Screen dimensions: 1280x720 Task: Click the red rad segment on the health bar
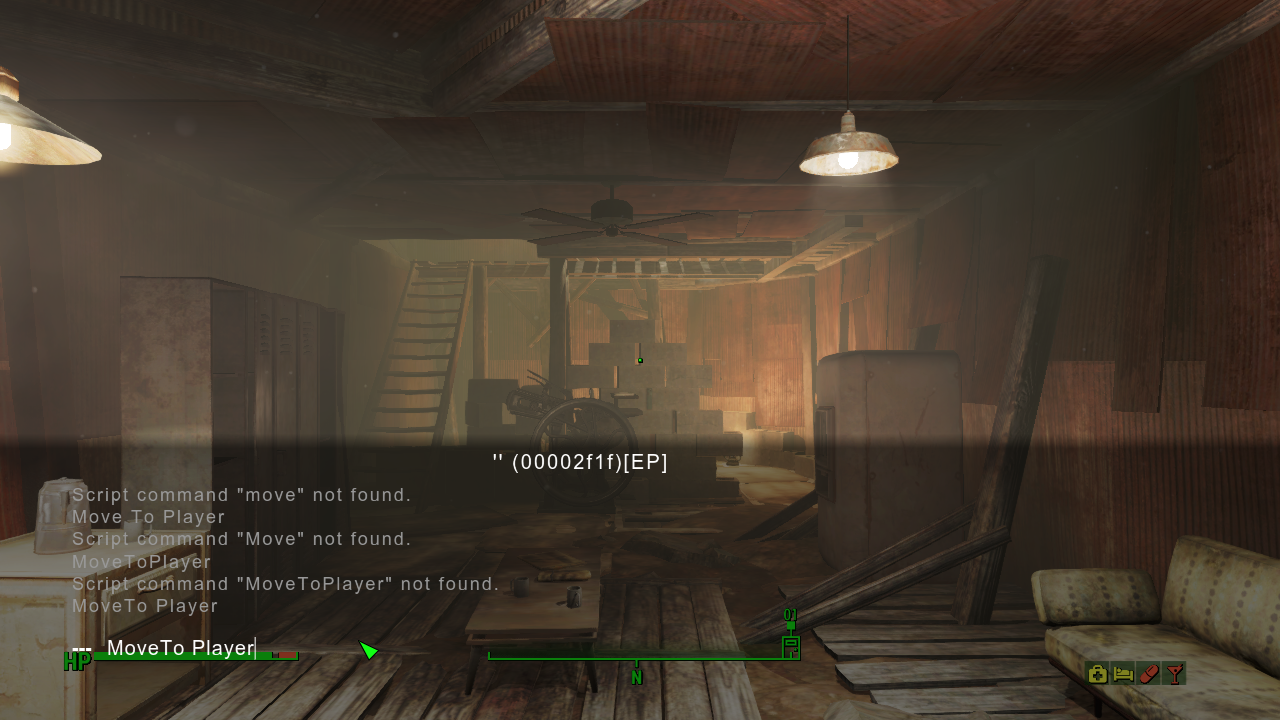[287, 657]
